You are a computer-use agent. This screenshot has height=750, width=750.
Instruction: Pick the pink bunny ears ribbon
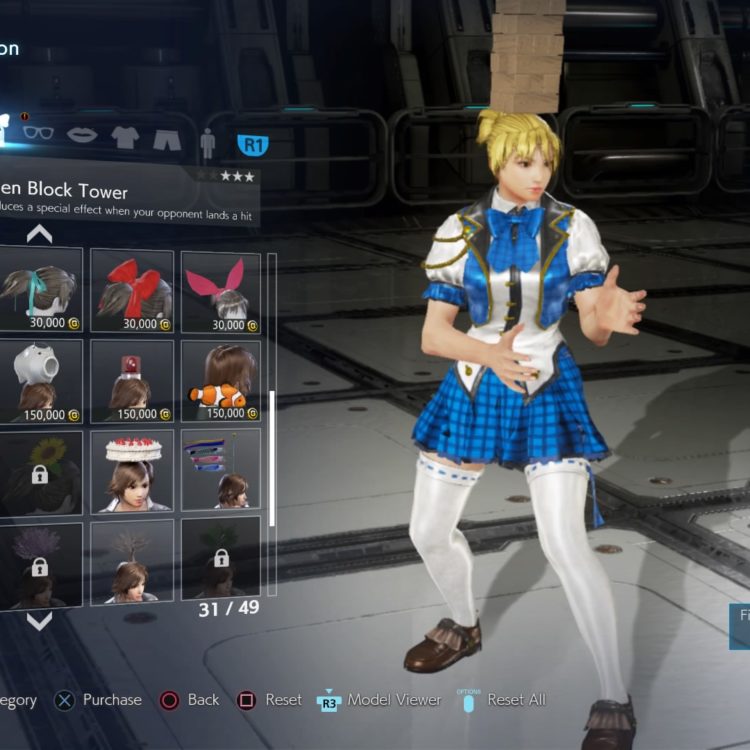pyautogui.click(x=221, y=290)
